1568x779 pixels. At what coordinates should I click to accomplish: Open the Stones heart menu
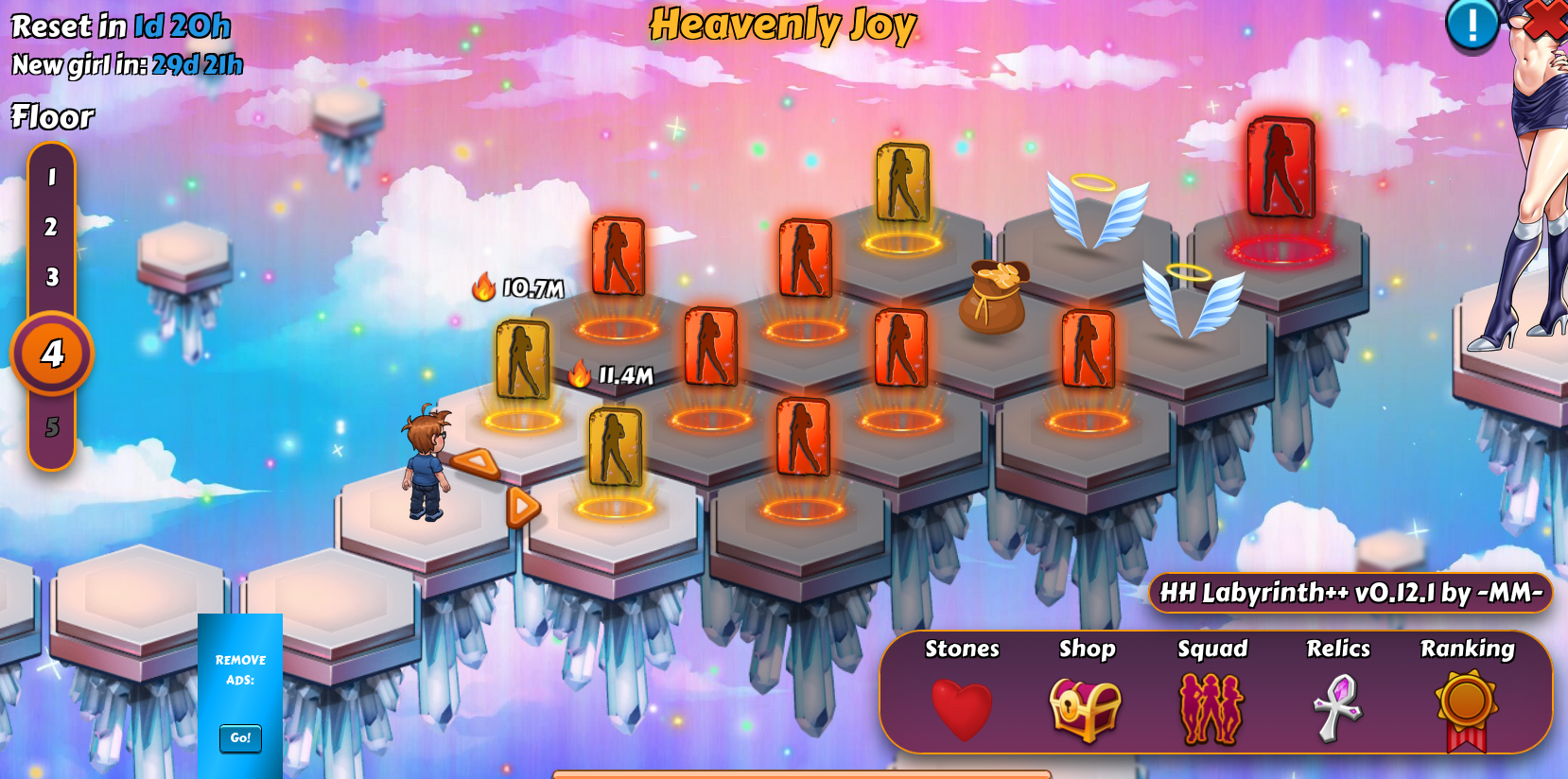tap(962, 709)
